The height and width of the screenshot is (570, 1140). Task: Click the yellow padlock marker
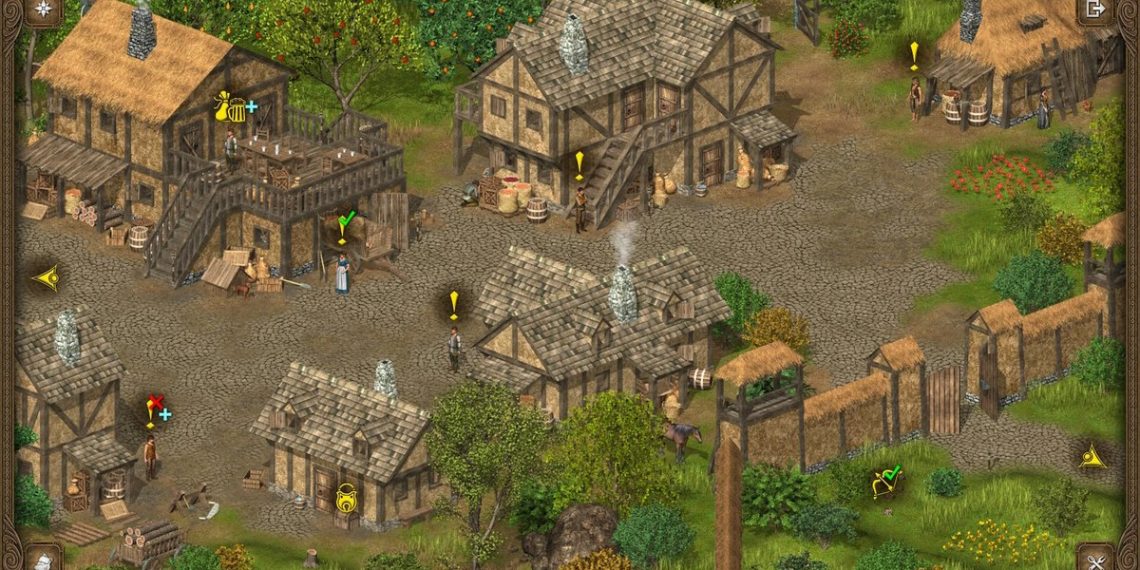point(346,497)
